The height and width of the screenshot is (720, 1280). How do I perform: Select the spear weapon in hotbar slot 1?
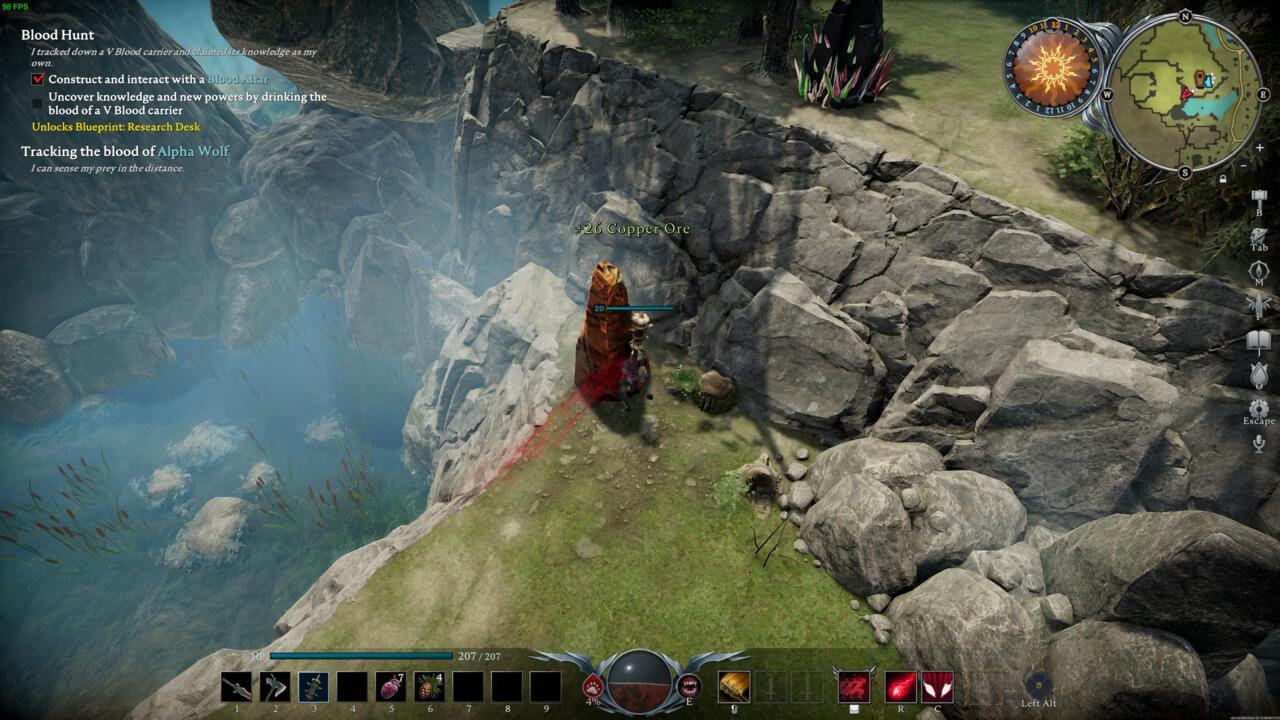click(236, 686)
